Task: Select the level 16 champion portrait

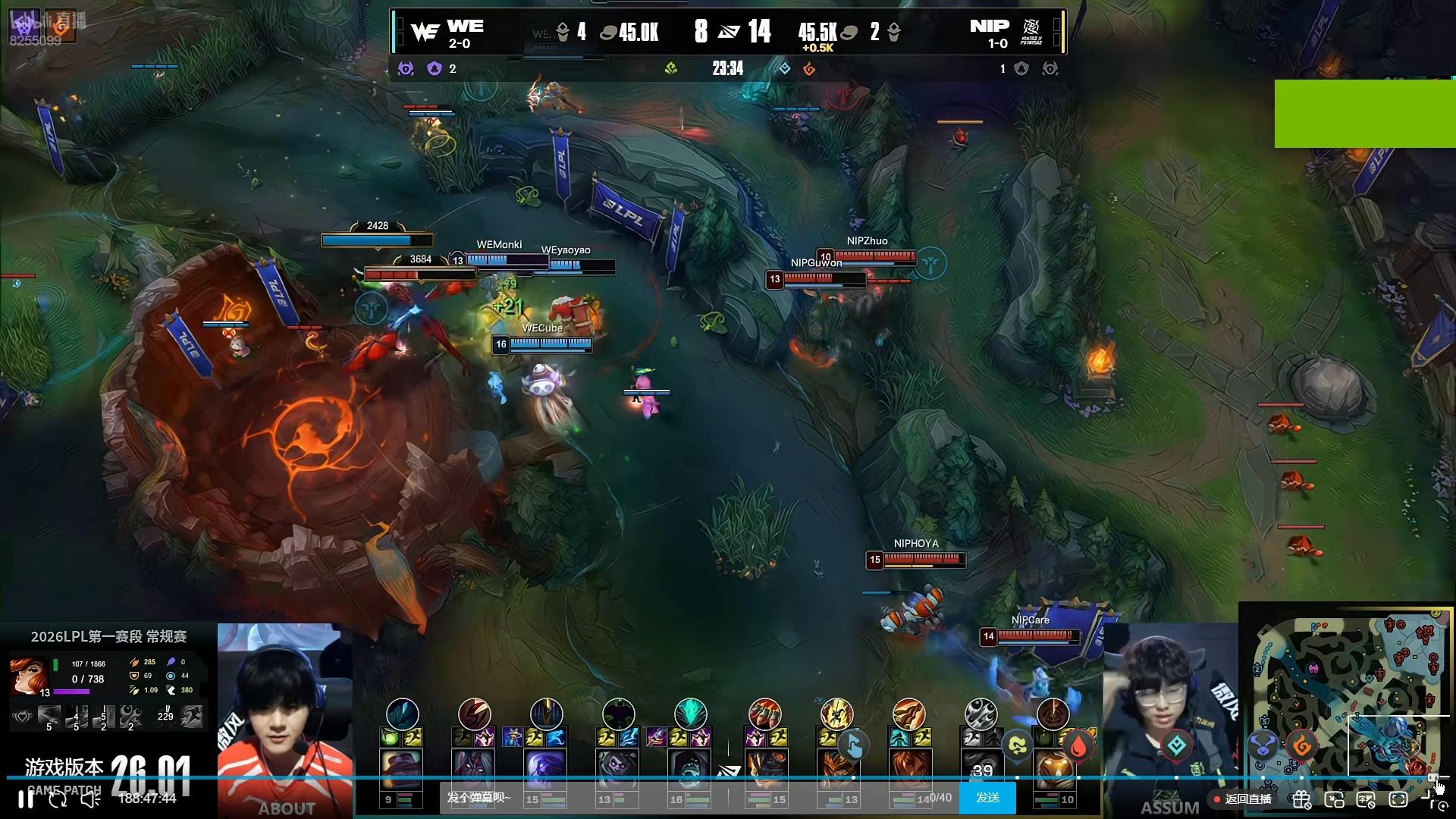Action: tap(689, 768)
